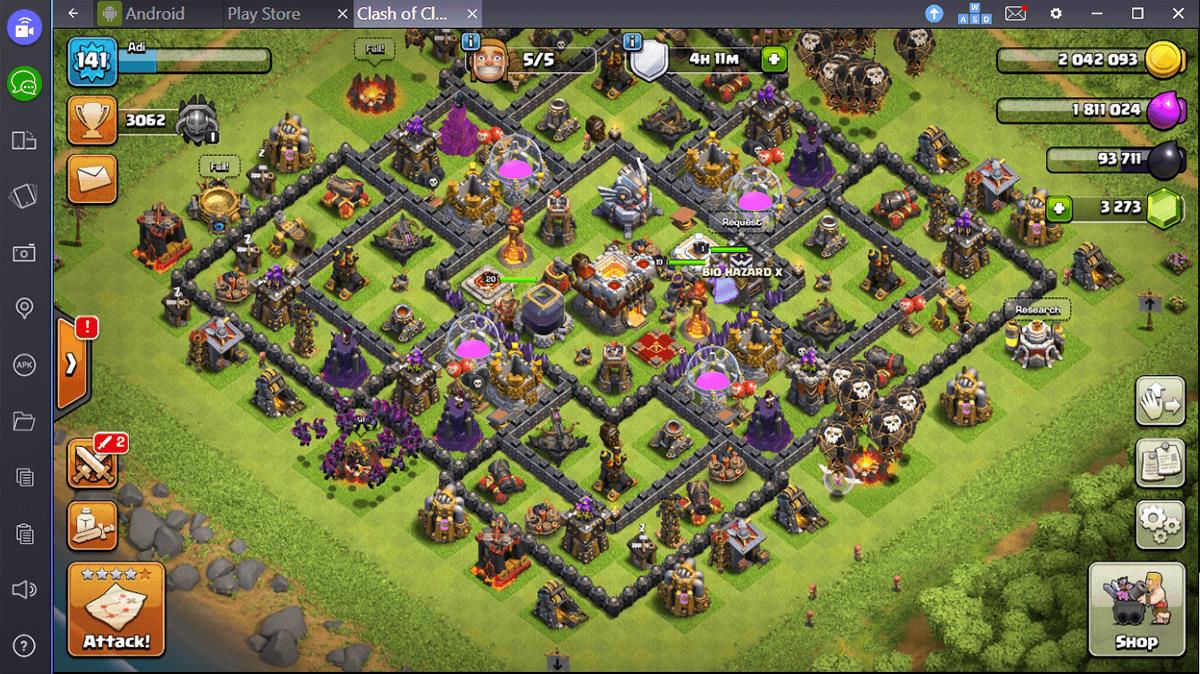
Task: Open the clipboard tasks button
Action: point(1160,462)
